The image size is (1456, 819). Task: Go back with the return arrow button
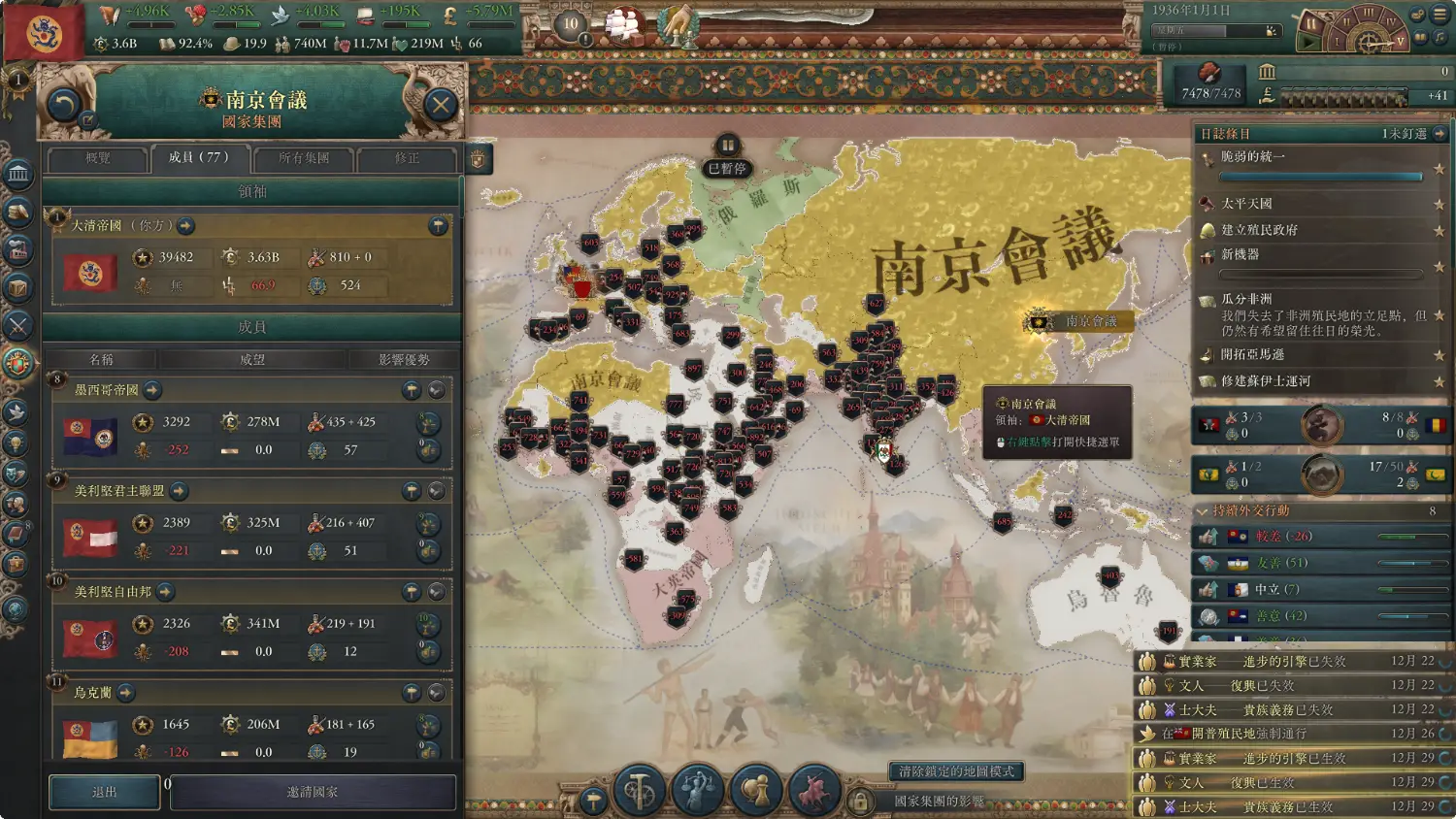pyautogui.click(x=63, y=104)
